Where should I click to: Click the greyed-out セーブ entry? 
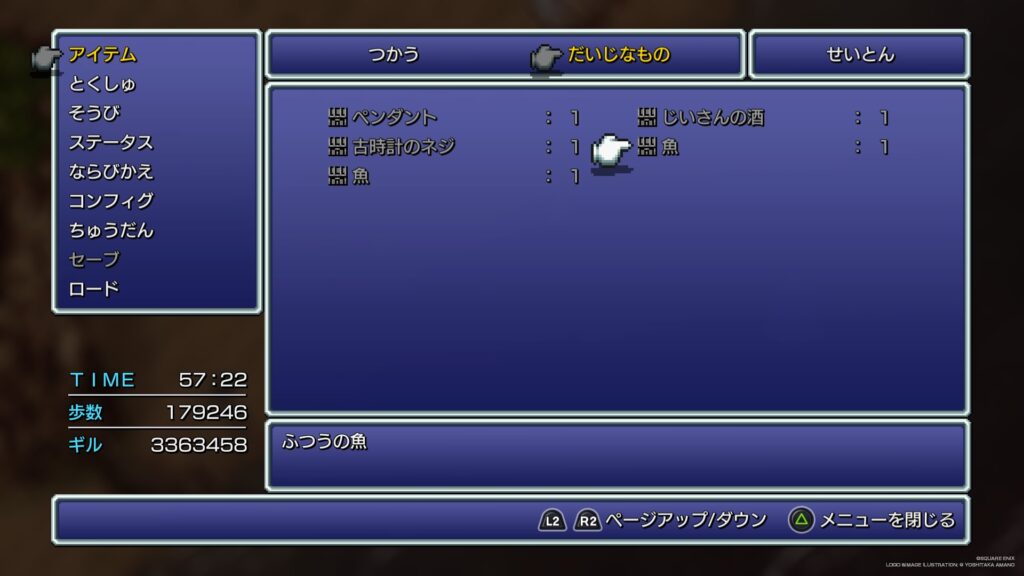click(94, 260)
